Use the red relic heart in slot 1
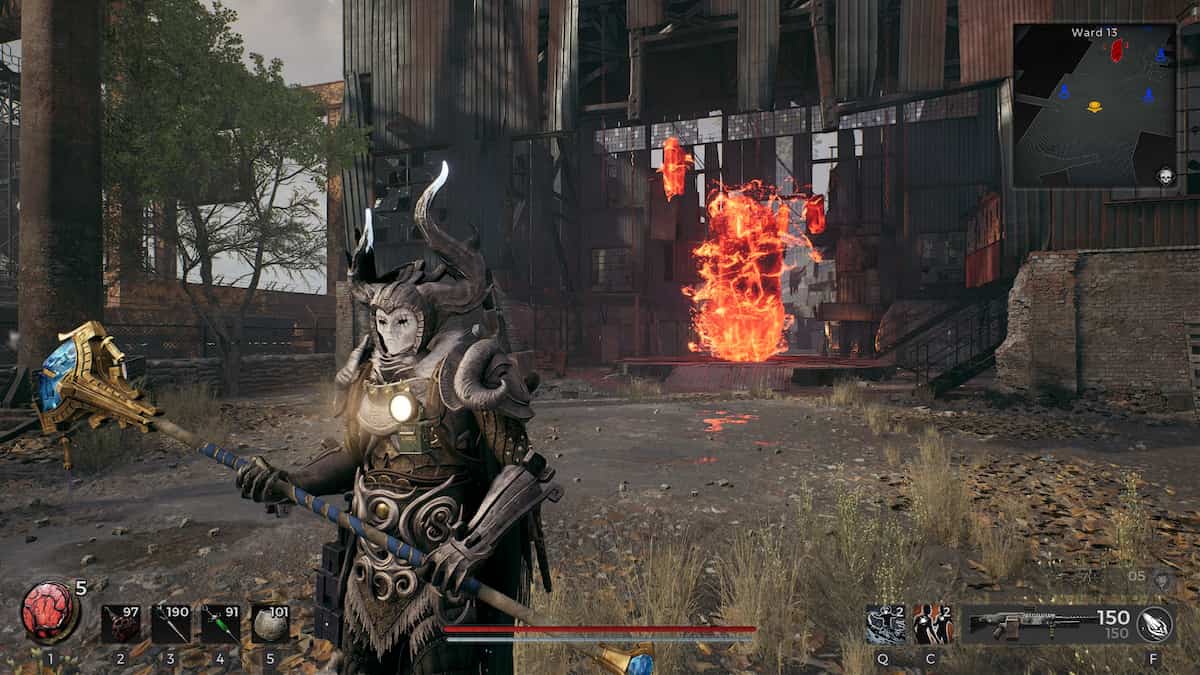1200x675 pixels. [x=49, y=612]
